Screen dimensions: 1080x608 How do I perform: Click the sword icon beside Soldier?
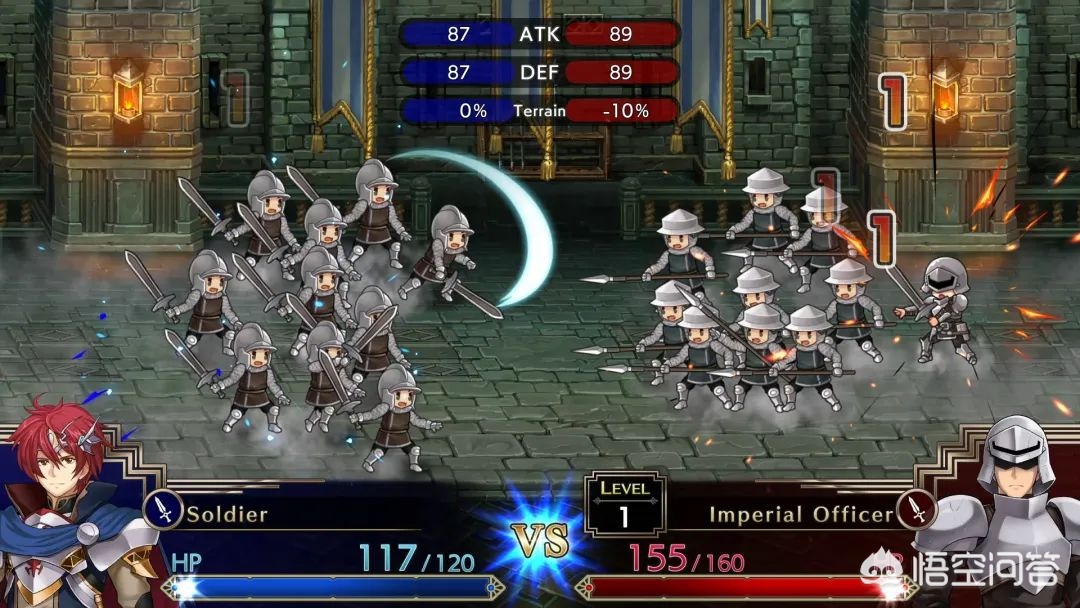point(163,511)
